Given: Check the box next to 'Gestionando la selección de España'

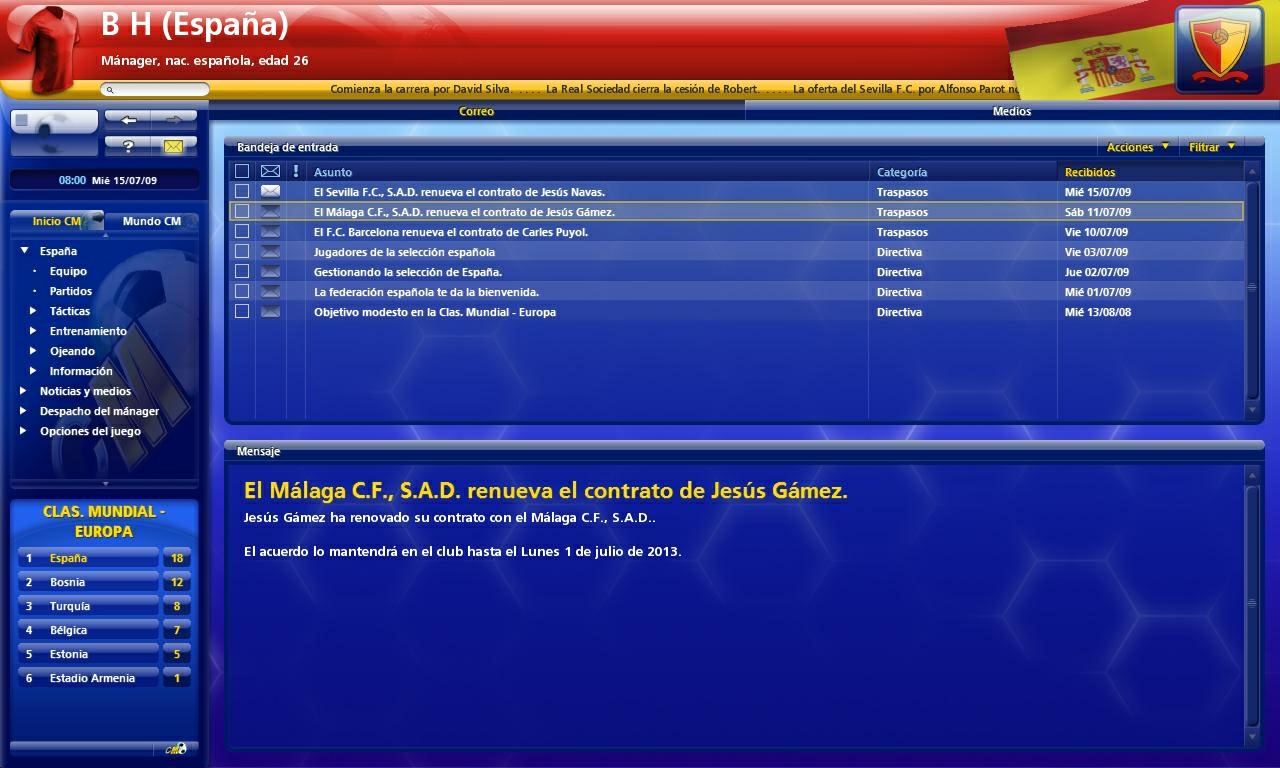Looking at the screenshot, I should coord(242,271).
